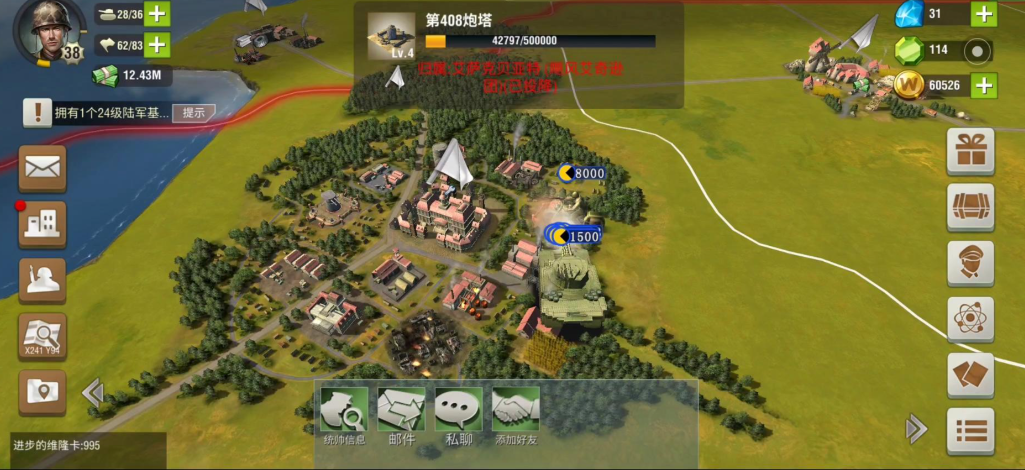
Task: Add friend with 添加好友 button
Action: [515, 415]
